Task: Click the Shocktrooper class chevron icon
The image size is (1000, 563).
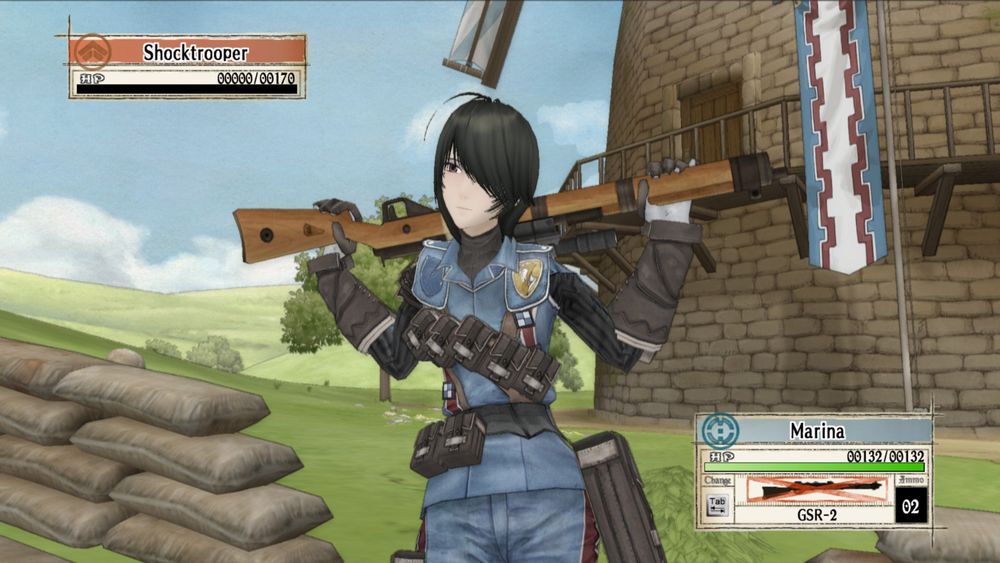Action: tap(93, 51)
